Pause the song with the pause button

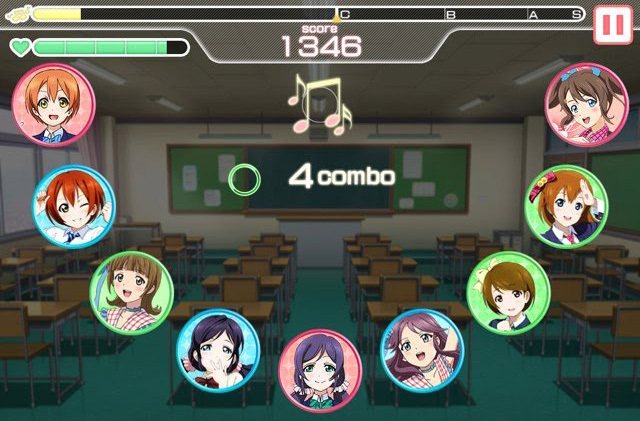(x=613, y=26)
